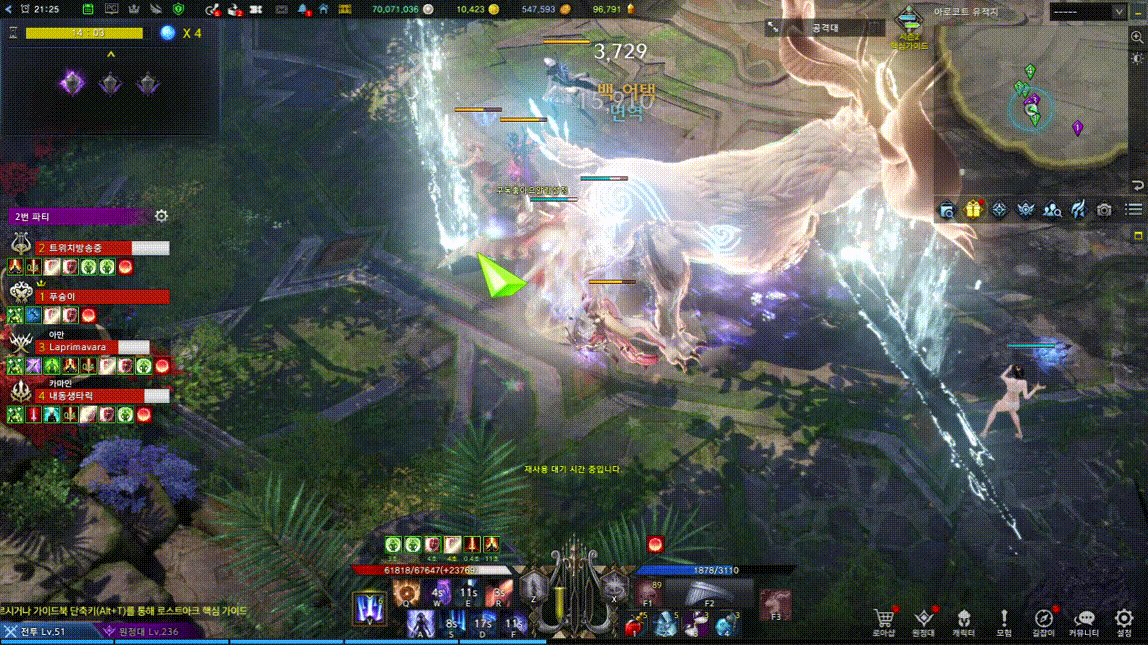Select party member Laprimavara's frame
Screen dimensions: 1148x645
tap(90, 347)
